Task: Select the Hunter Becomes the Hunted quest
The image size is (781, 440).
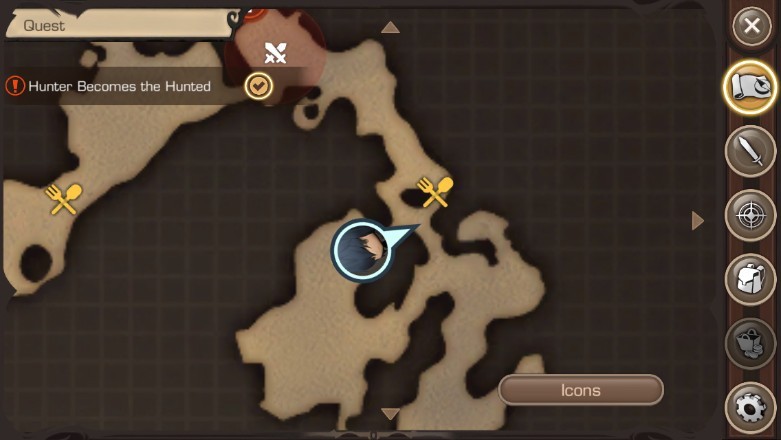Action: click(x=119, y=87)
